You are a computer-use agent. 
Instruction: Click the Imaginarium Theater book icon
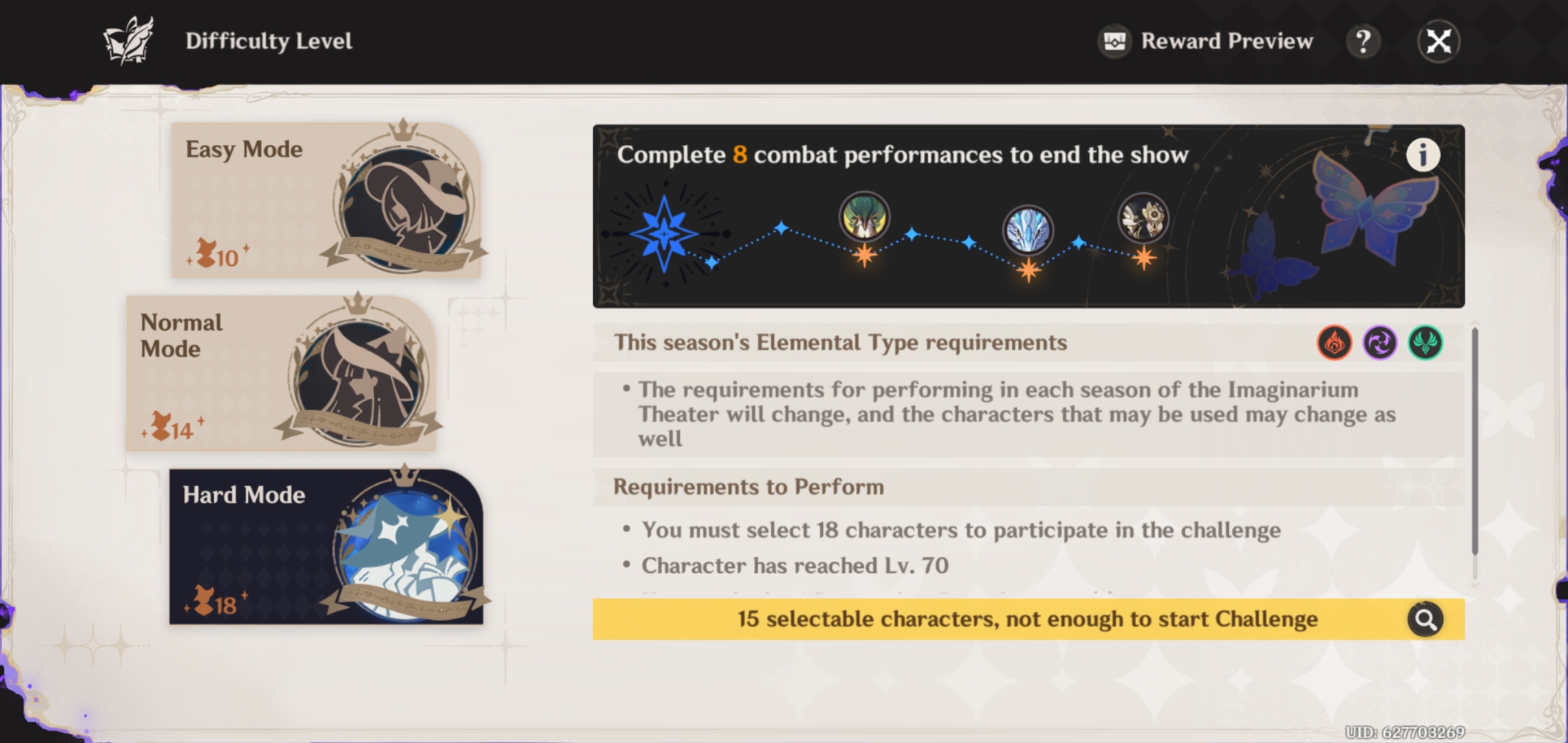(128, 40)
